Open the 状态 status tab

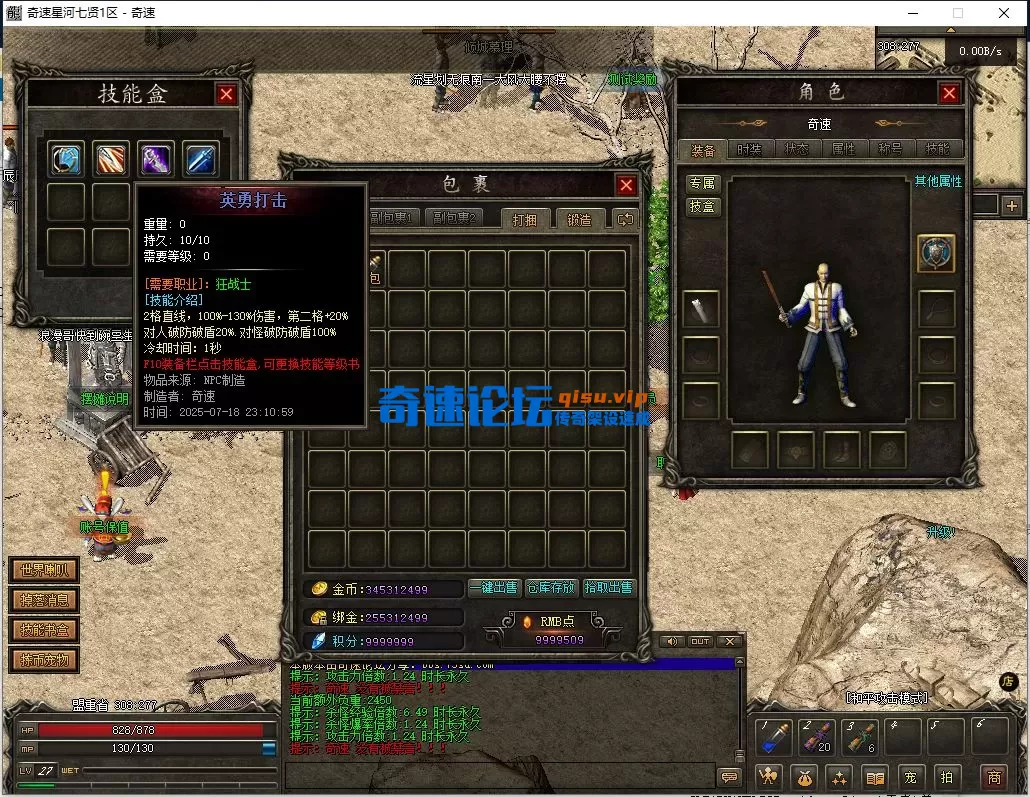point(797,149)
